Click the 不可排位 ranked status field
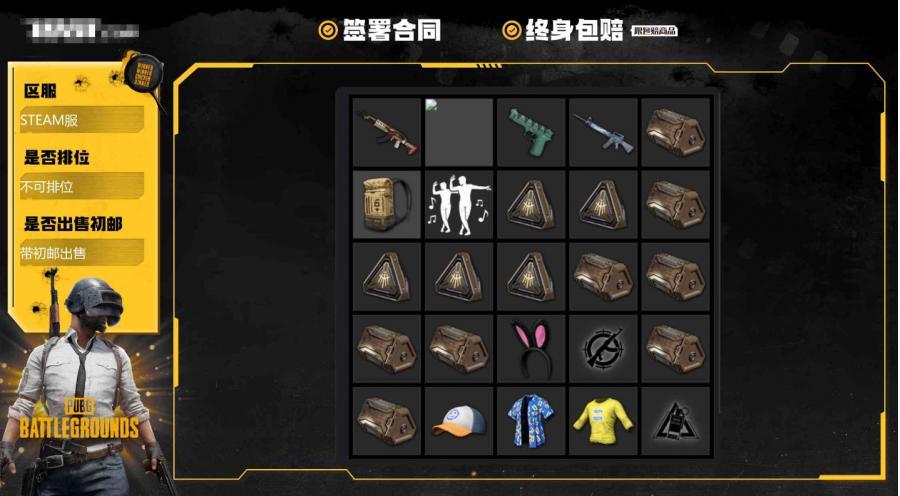Image resolution: width=900 pixels, height=496 pixels. 81,186
